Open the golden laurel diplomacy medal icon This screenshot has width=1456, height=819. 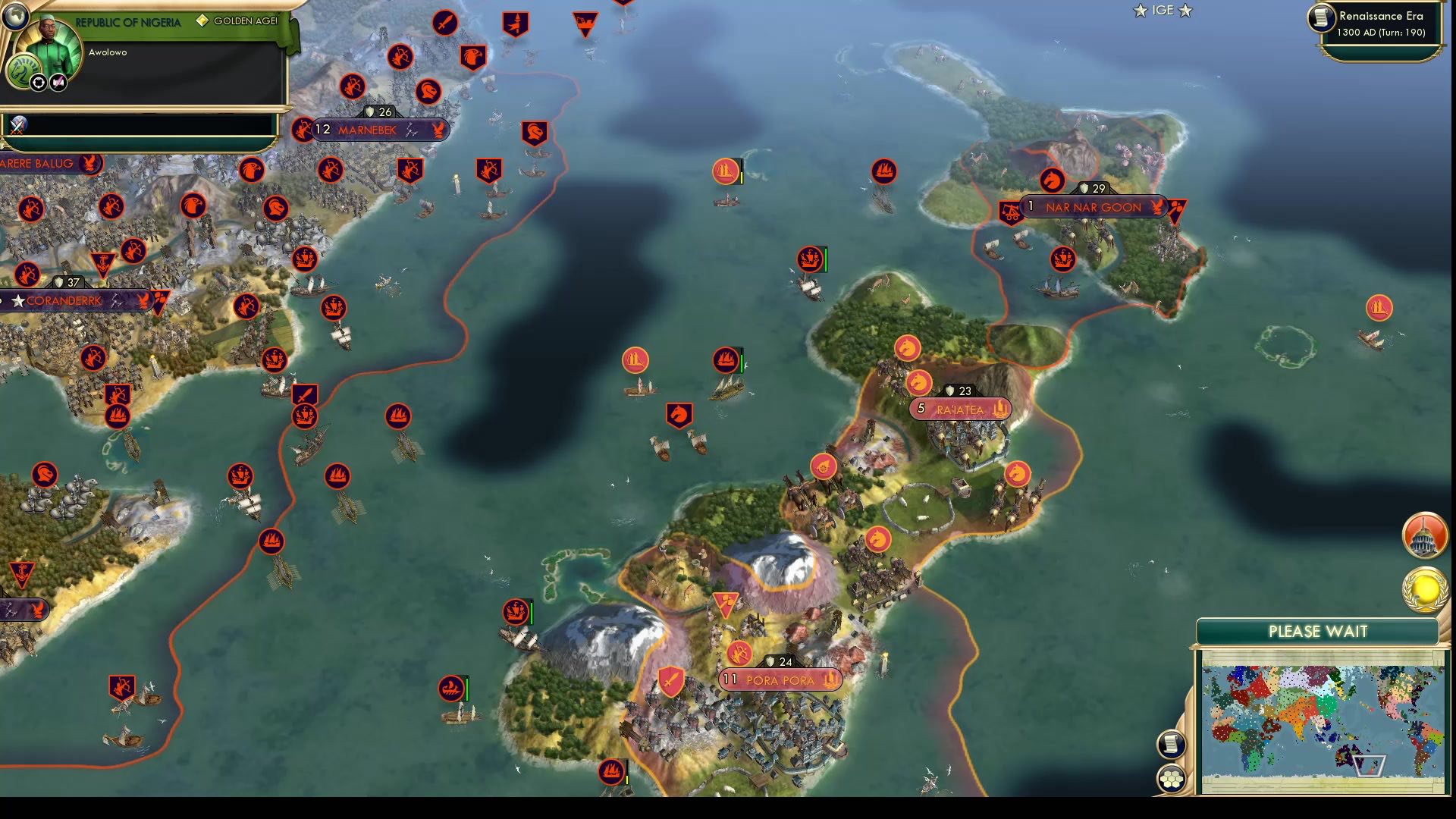point(1424,590)
